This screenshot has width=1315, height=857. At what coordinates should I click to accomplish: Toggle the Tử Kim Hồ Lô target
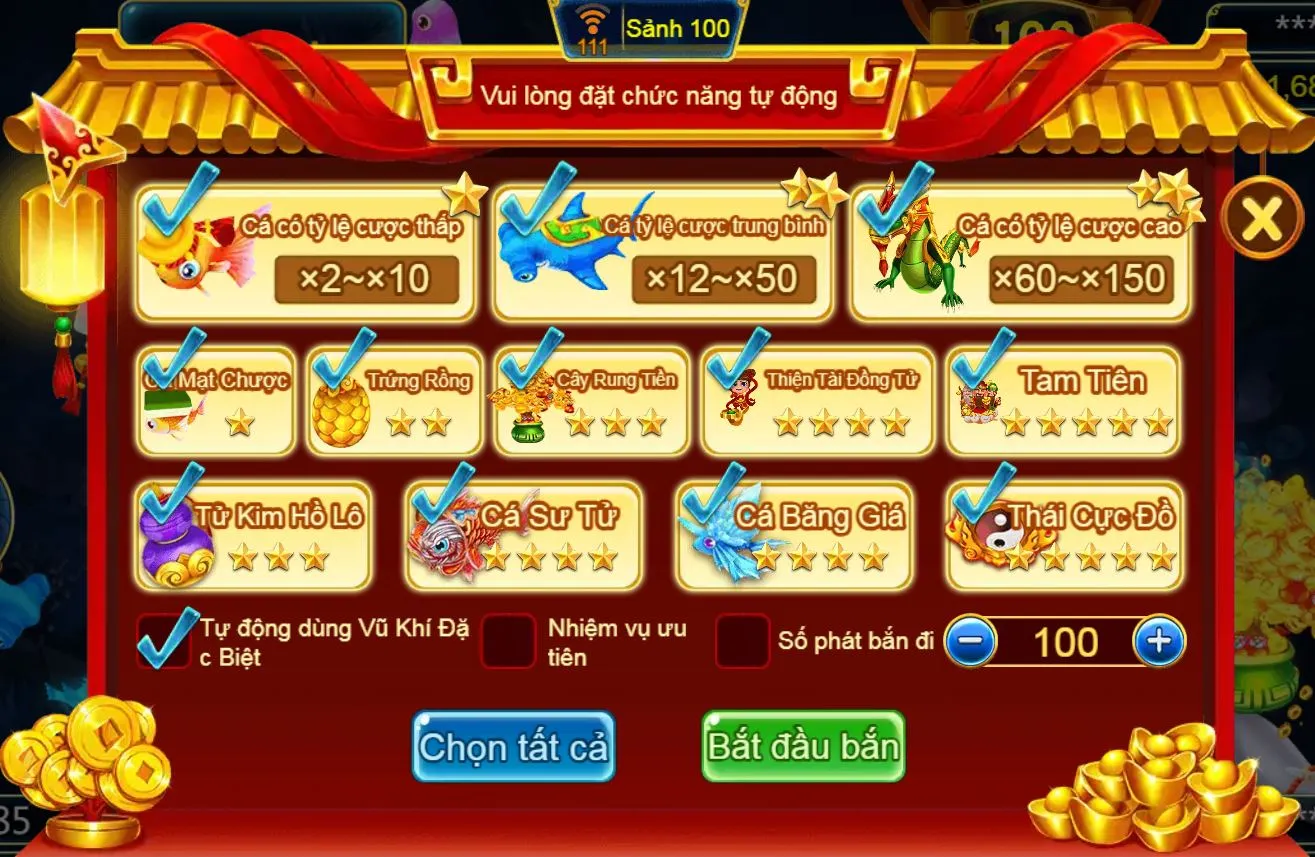coord(255,535)
